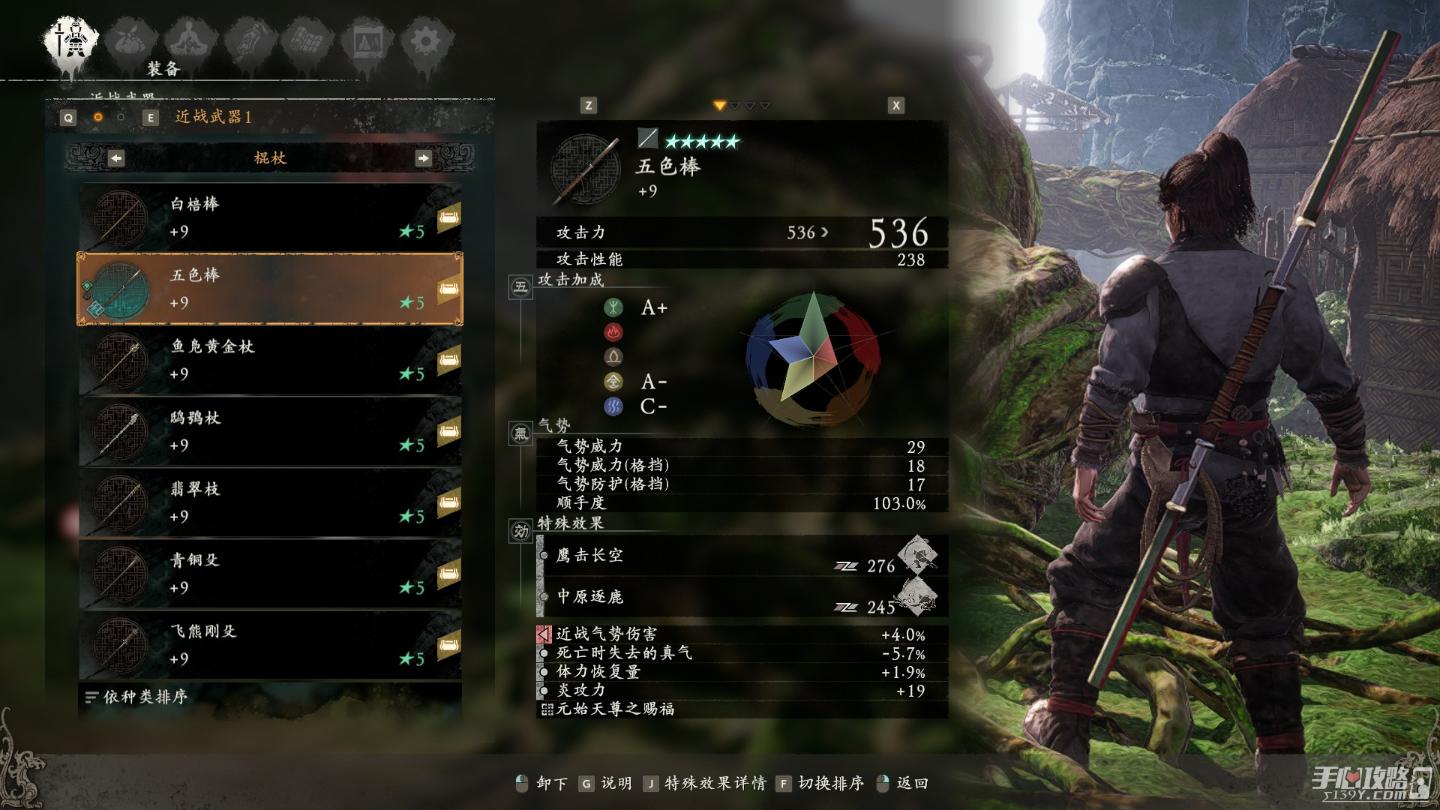
Task: Choose the 青铜殳 weapon
Action: point(270,574)
